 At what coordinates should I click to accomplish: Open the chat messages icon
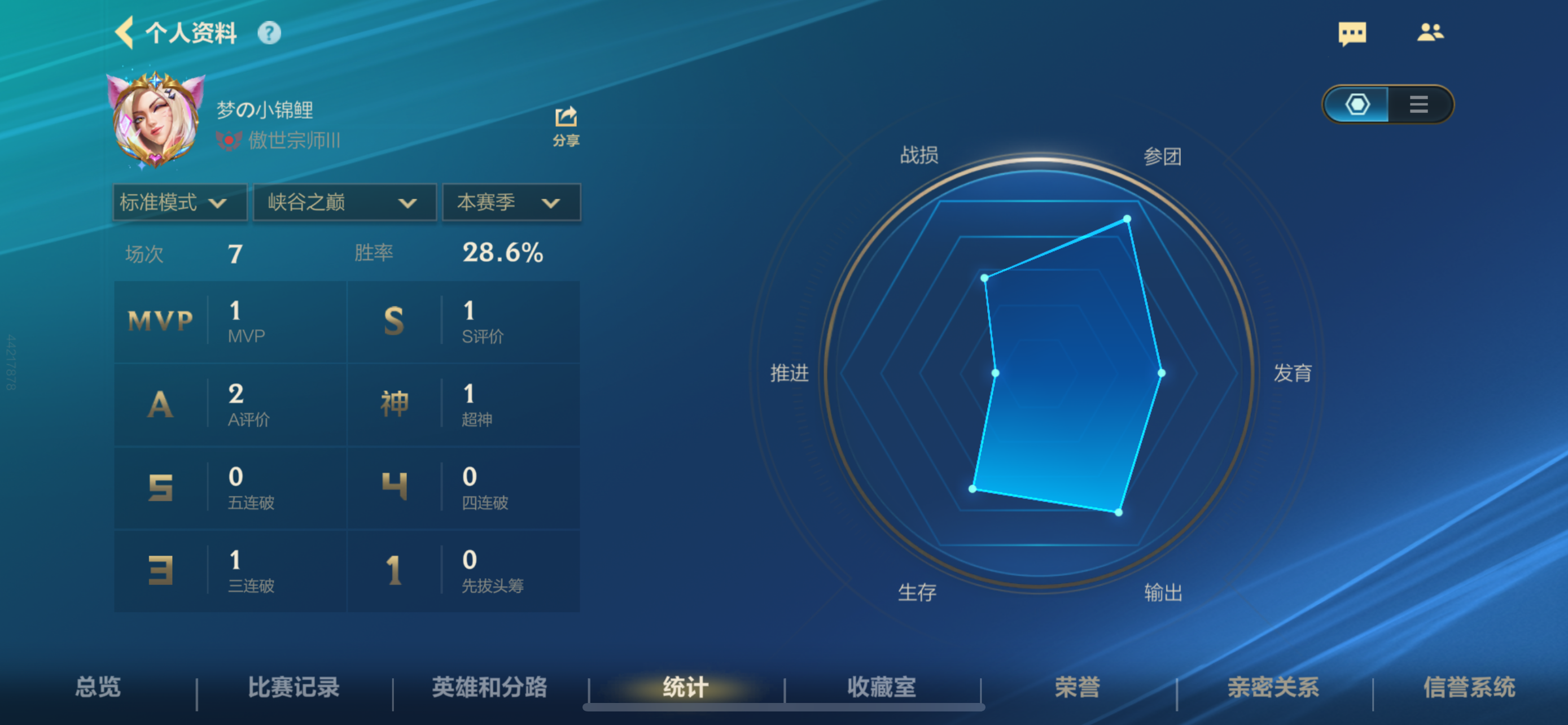1352,34
